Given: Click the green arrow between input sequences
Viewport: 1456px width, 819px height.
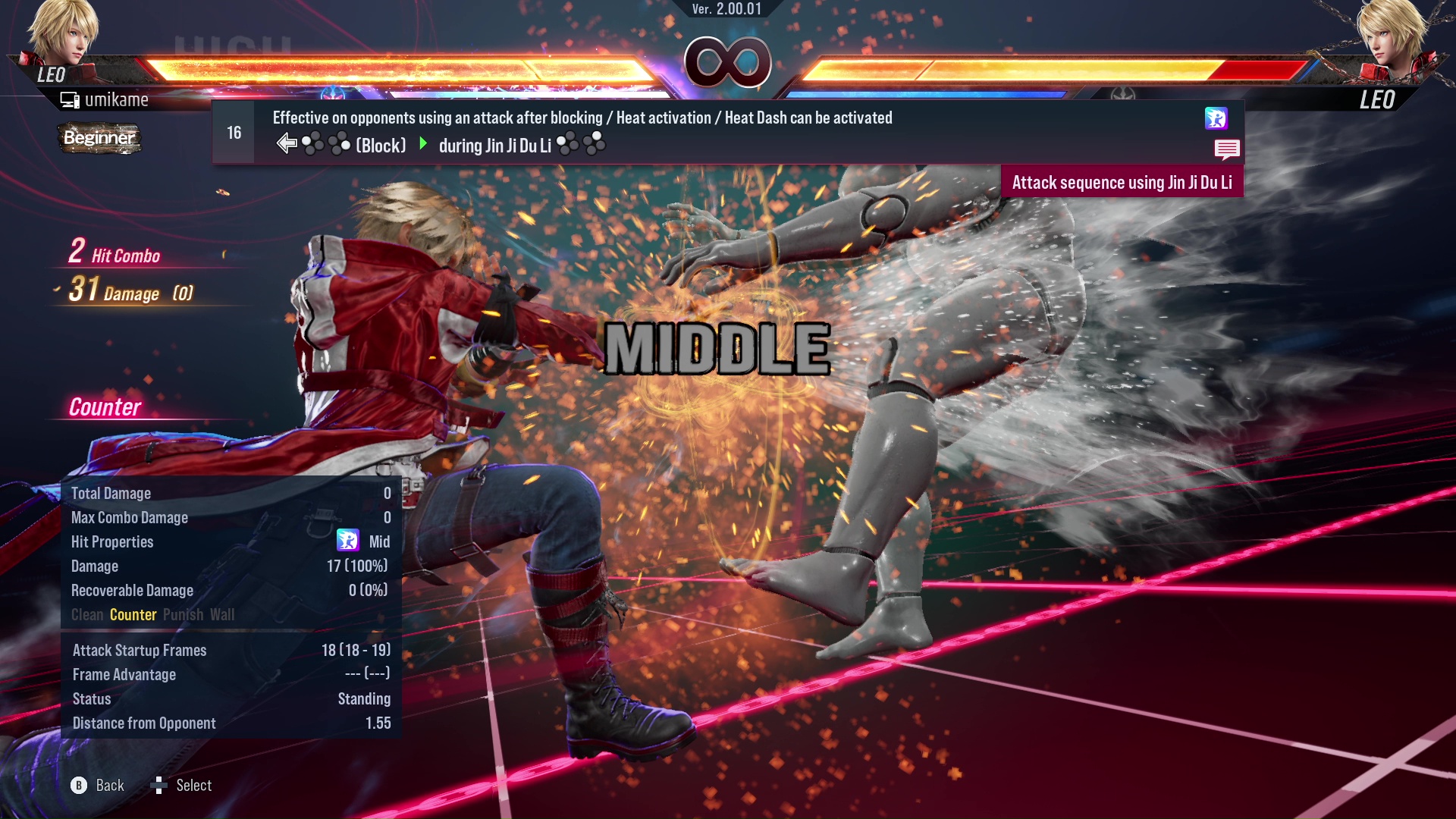Looking at the screenshot, I should (422, 145).
